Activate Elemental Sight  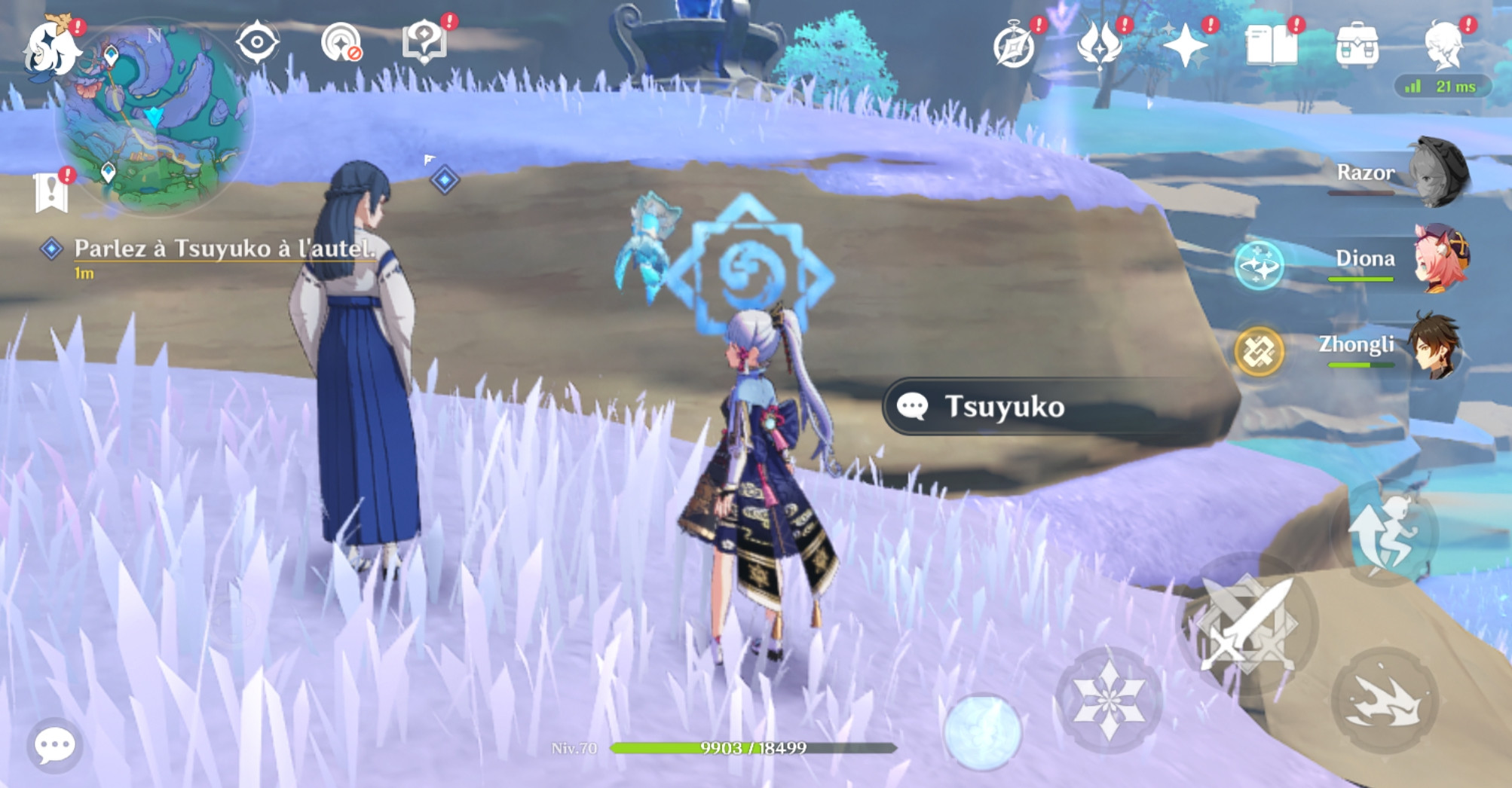(x=256, y=45)
